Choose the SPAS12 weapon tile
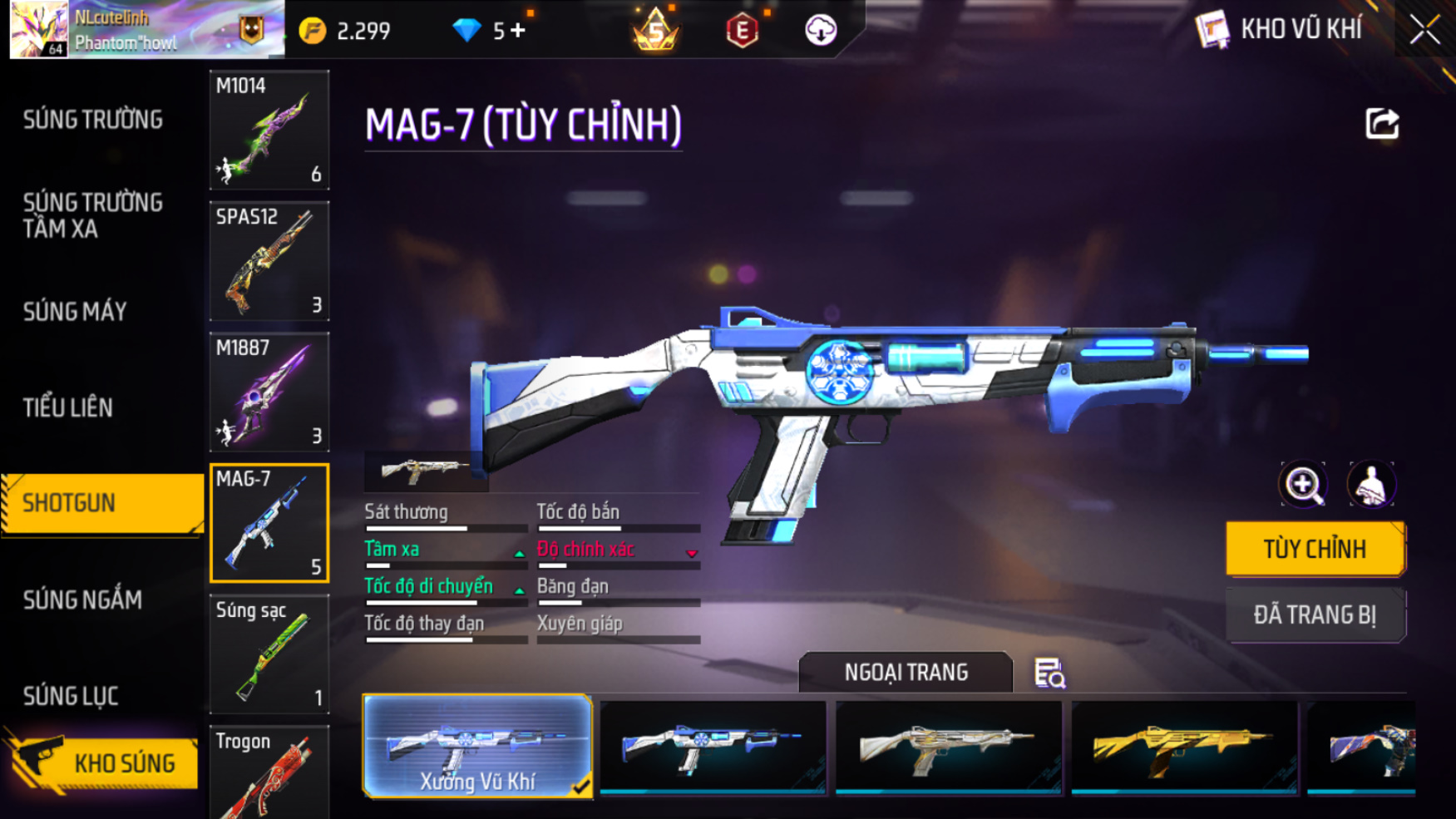The height and width of the screenshot is (819, 1456). point(269,261)
